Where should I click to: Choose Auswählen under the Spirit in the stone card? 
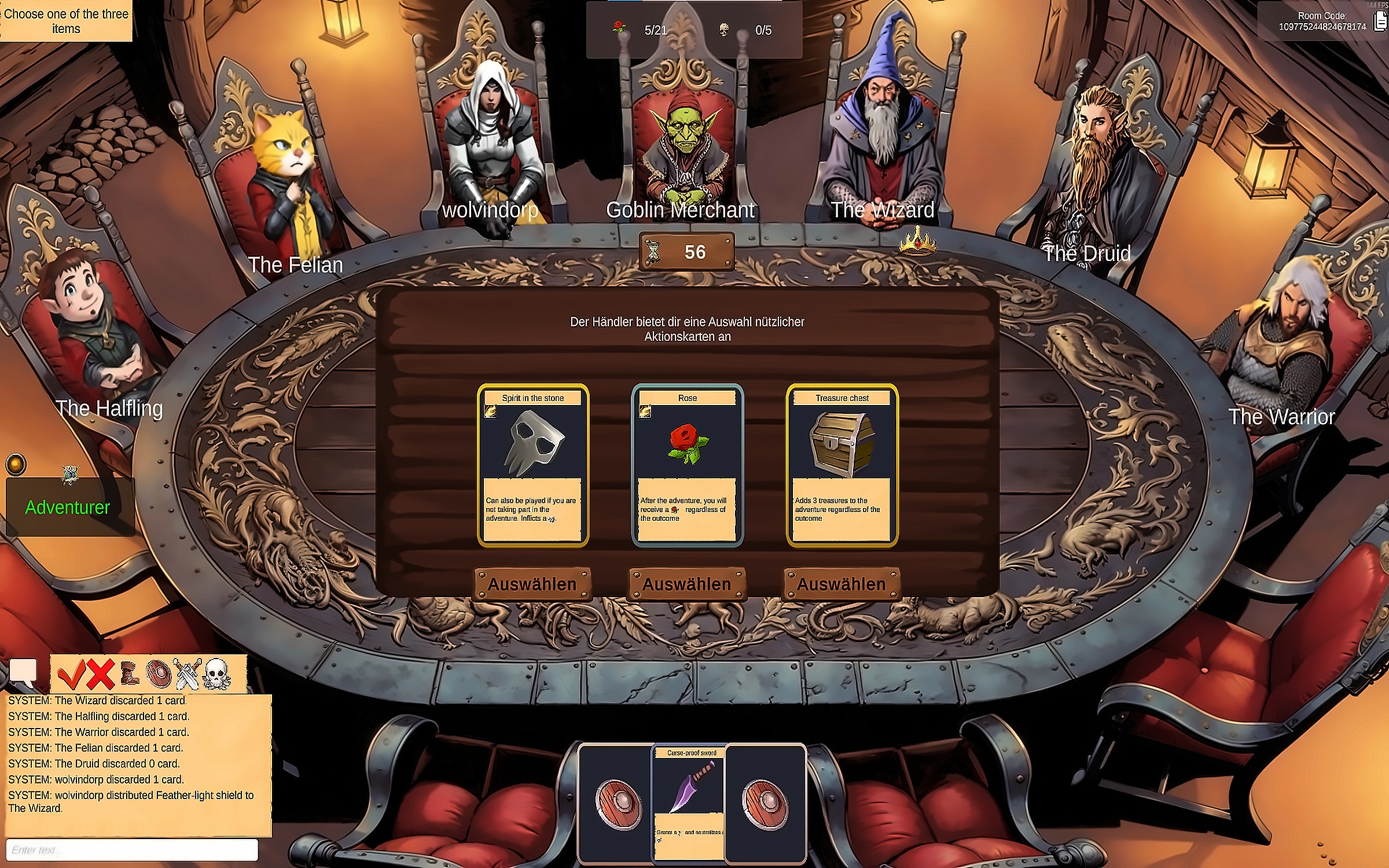coord(532,584)
